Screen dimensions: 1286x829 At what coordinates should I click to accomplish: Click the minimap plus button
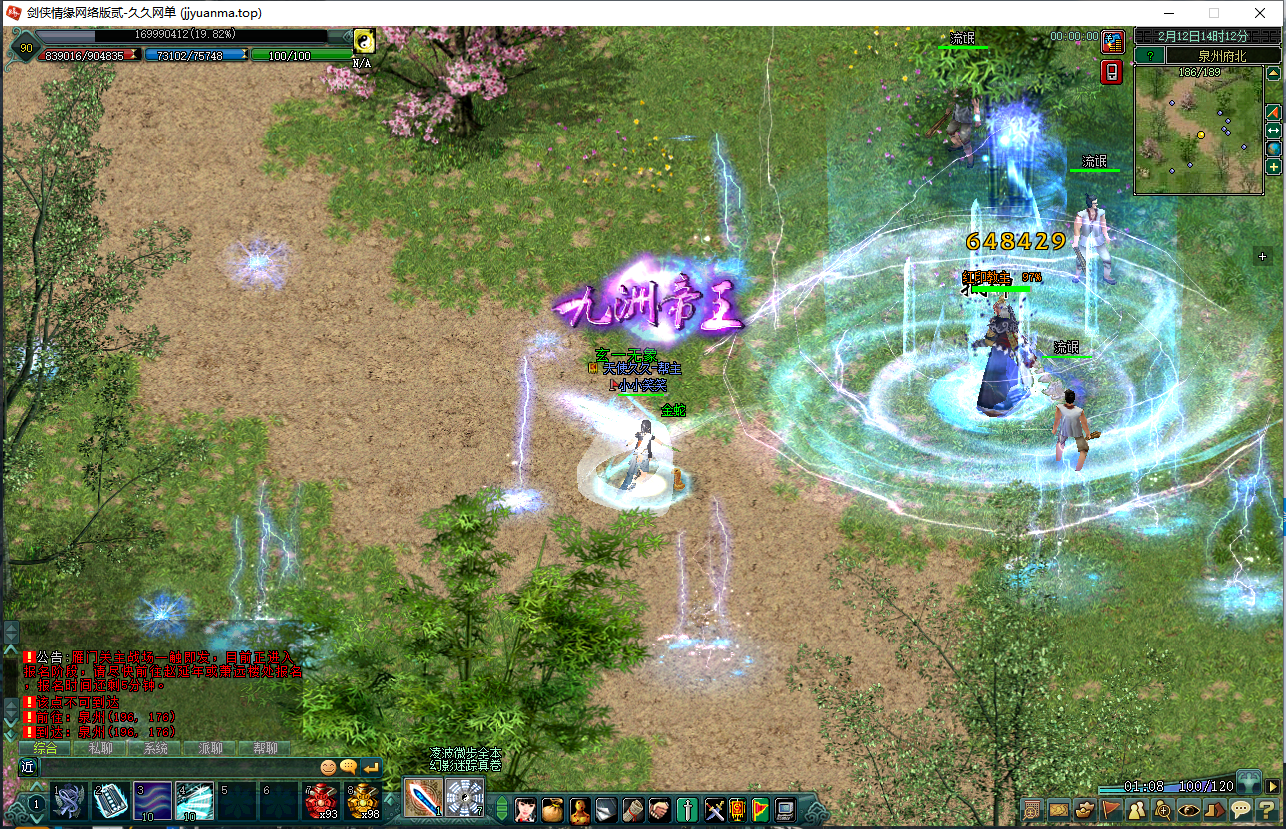pyautogui.click(x=1274, y=167)
